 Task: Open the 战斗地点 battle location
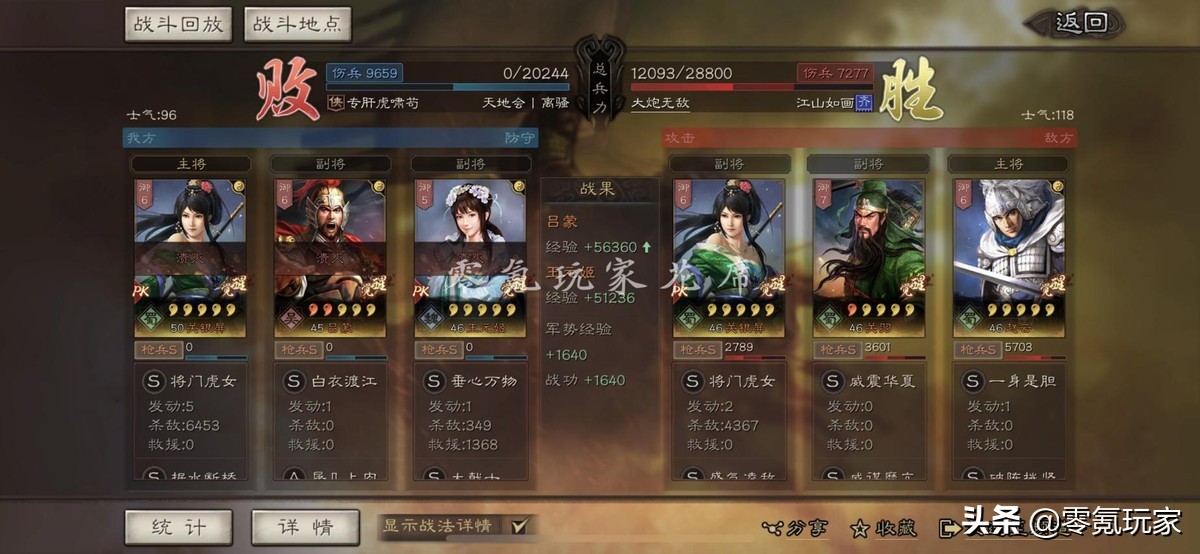pos(297,24)
